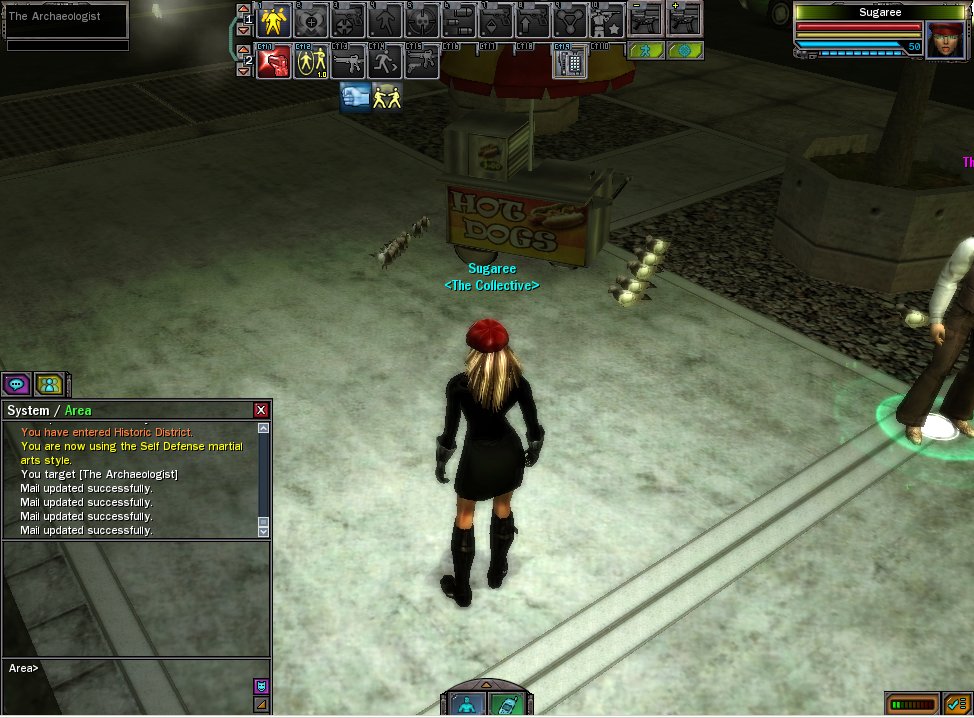Open the chat speech-bubble tab
This screenshot has width=974, height=718.
click(x=16, y=384)
